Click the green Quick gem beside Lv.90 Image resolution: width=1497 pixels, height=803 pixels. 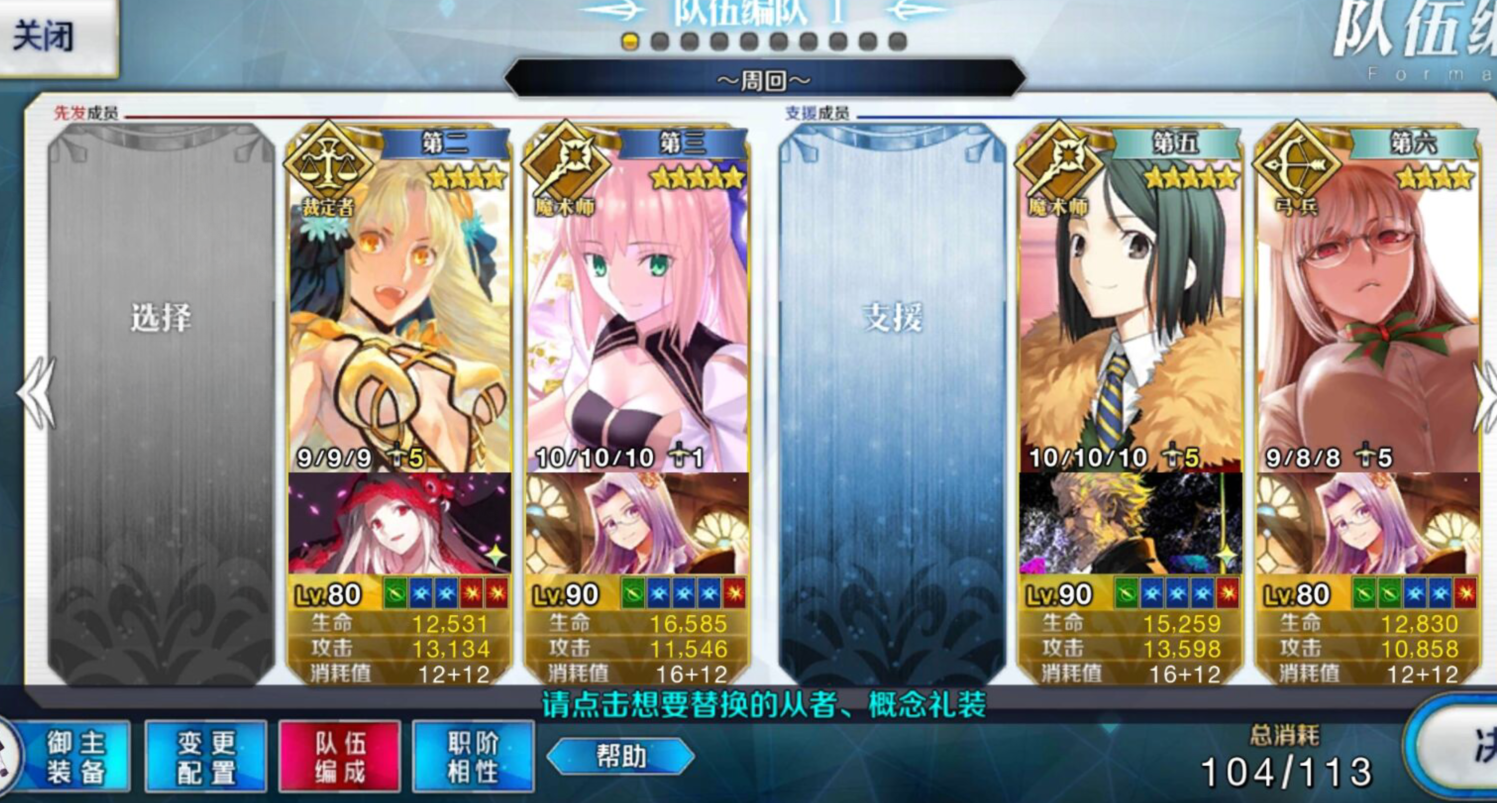point(632,592)
